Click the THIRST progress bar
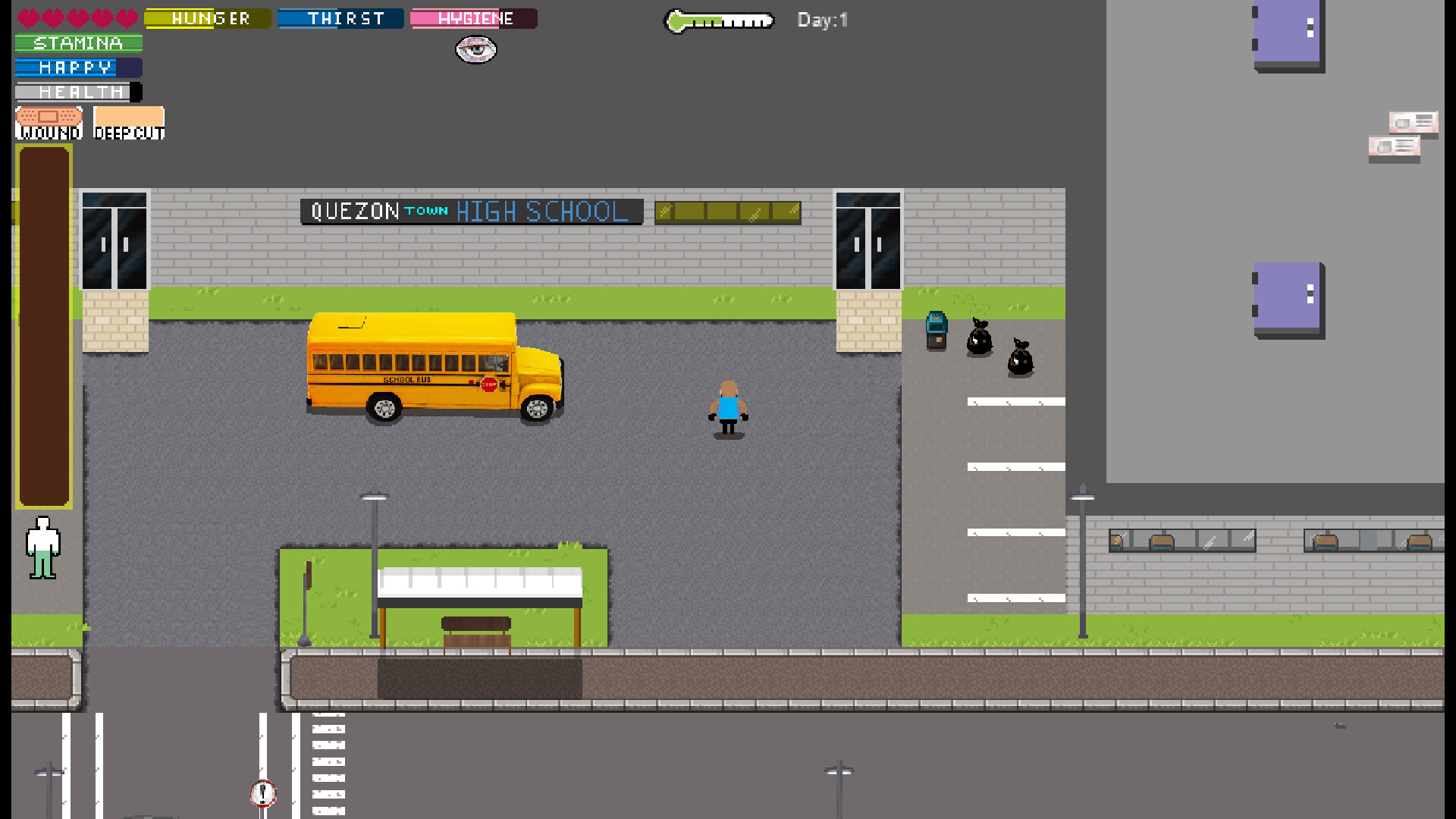Screen dimensions: 1456x819 coord(340,17)
